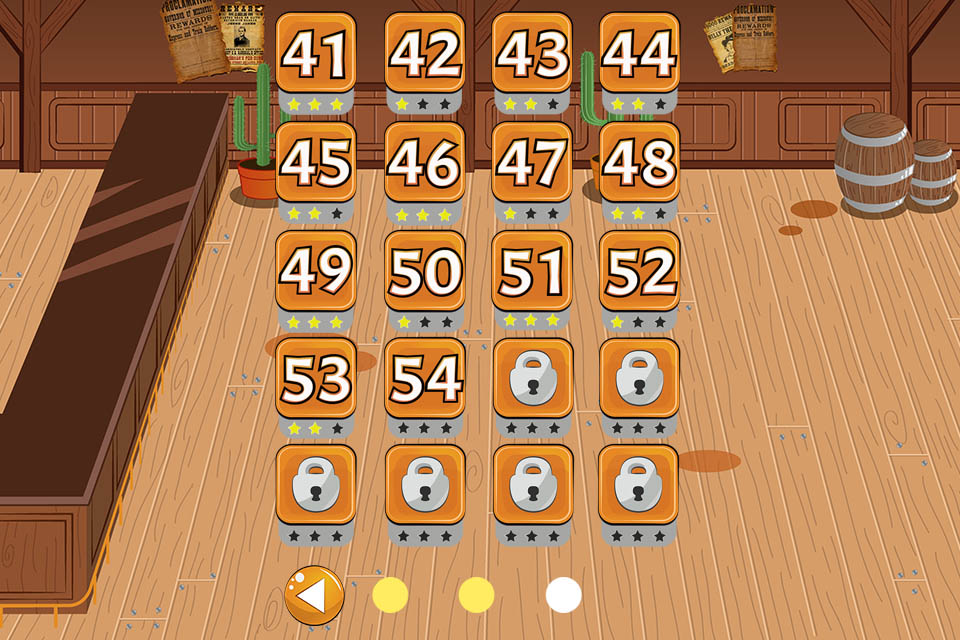The image size is (960, 640).
Task: Choose level 52 tile
Action: (x=640, y=271)
